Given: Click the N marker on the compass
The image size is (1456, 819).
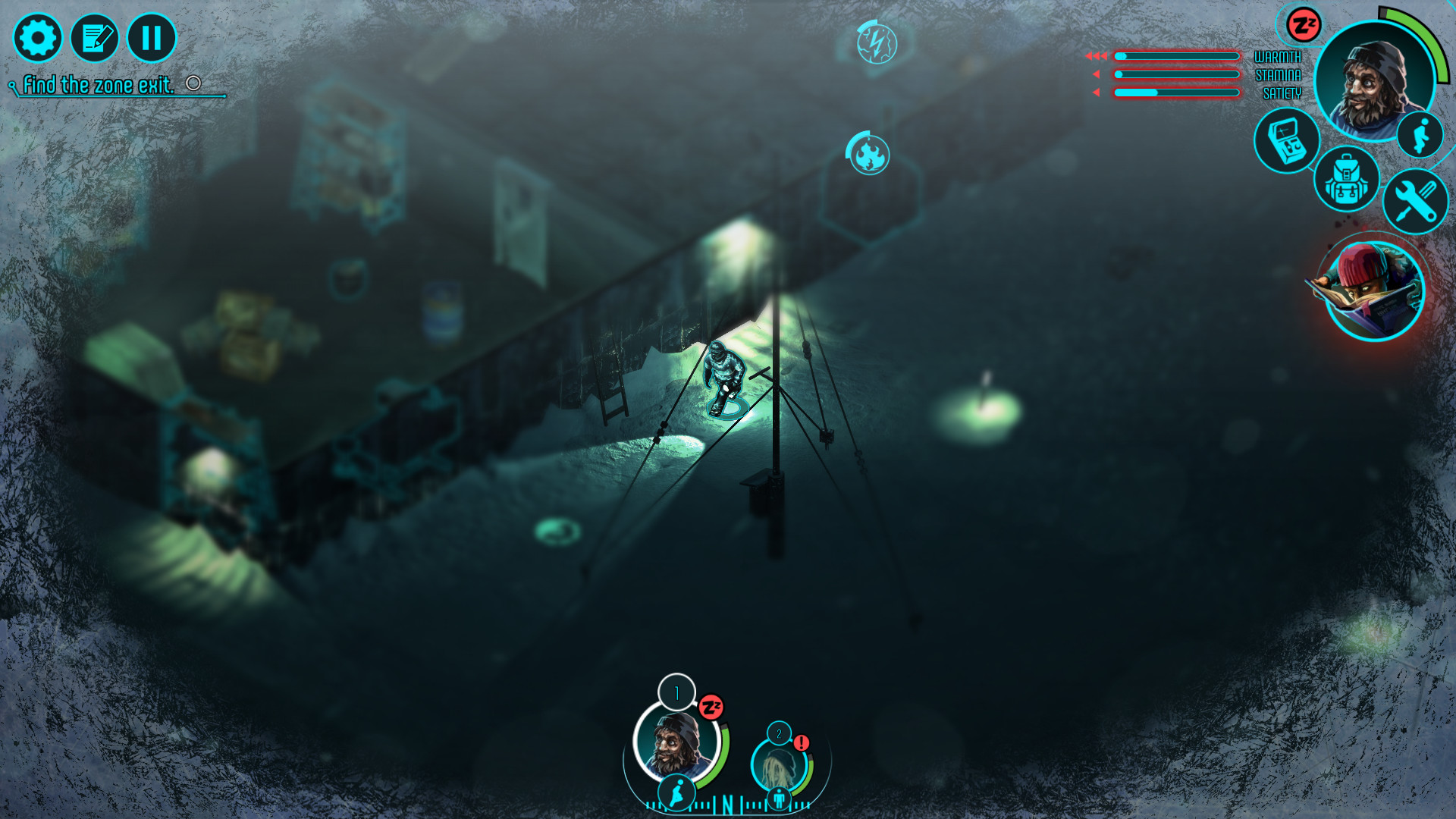Looking at the screenshot, I should (x=727, y=802).
